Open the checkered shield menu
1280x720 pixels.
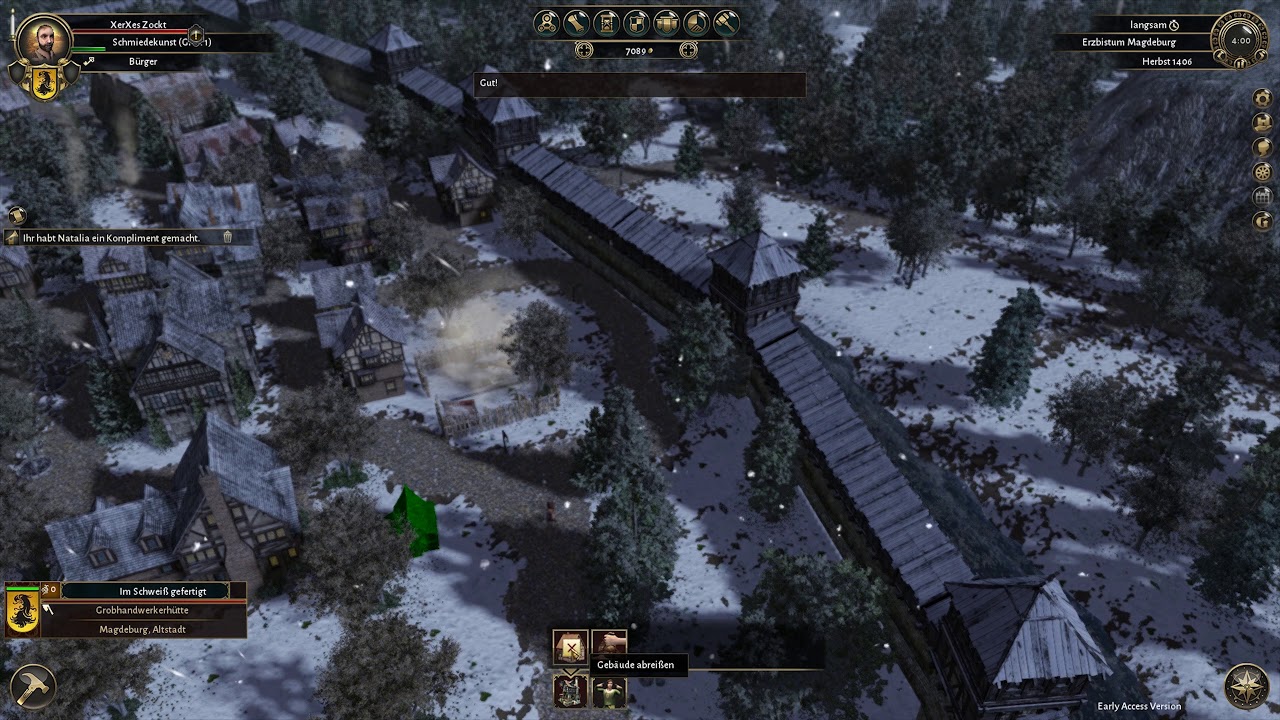(635, 22)
